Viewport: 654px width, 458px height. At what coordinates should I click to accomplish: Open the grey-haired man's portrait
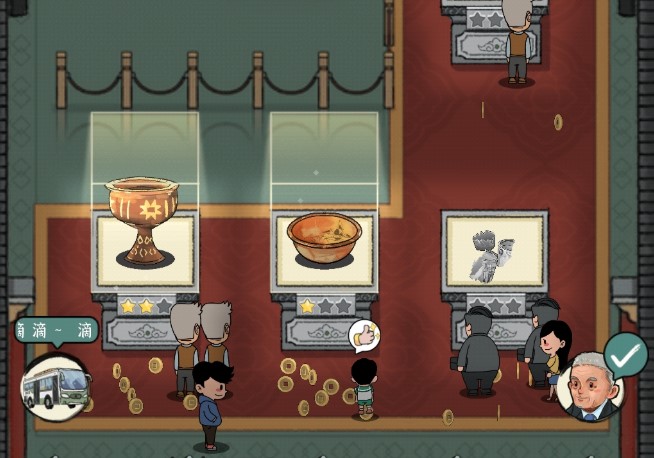[x=591, y=387]
